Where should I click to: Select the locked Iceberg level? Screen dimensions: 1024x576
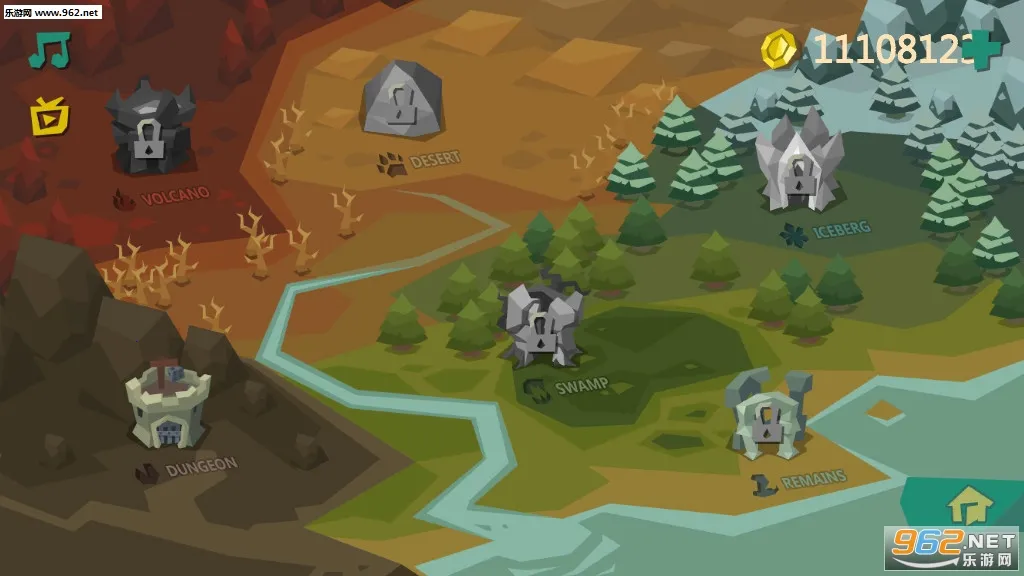[x=798, y=165]
